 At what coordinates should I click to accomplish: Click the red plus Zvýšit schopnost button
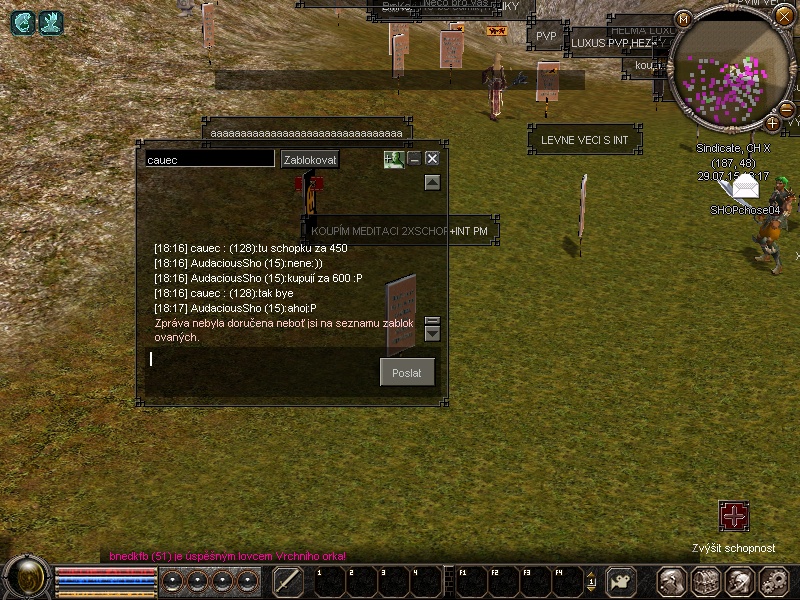point(734,517)
